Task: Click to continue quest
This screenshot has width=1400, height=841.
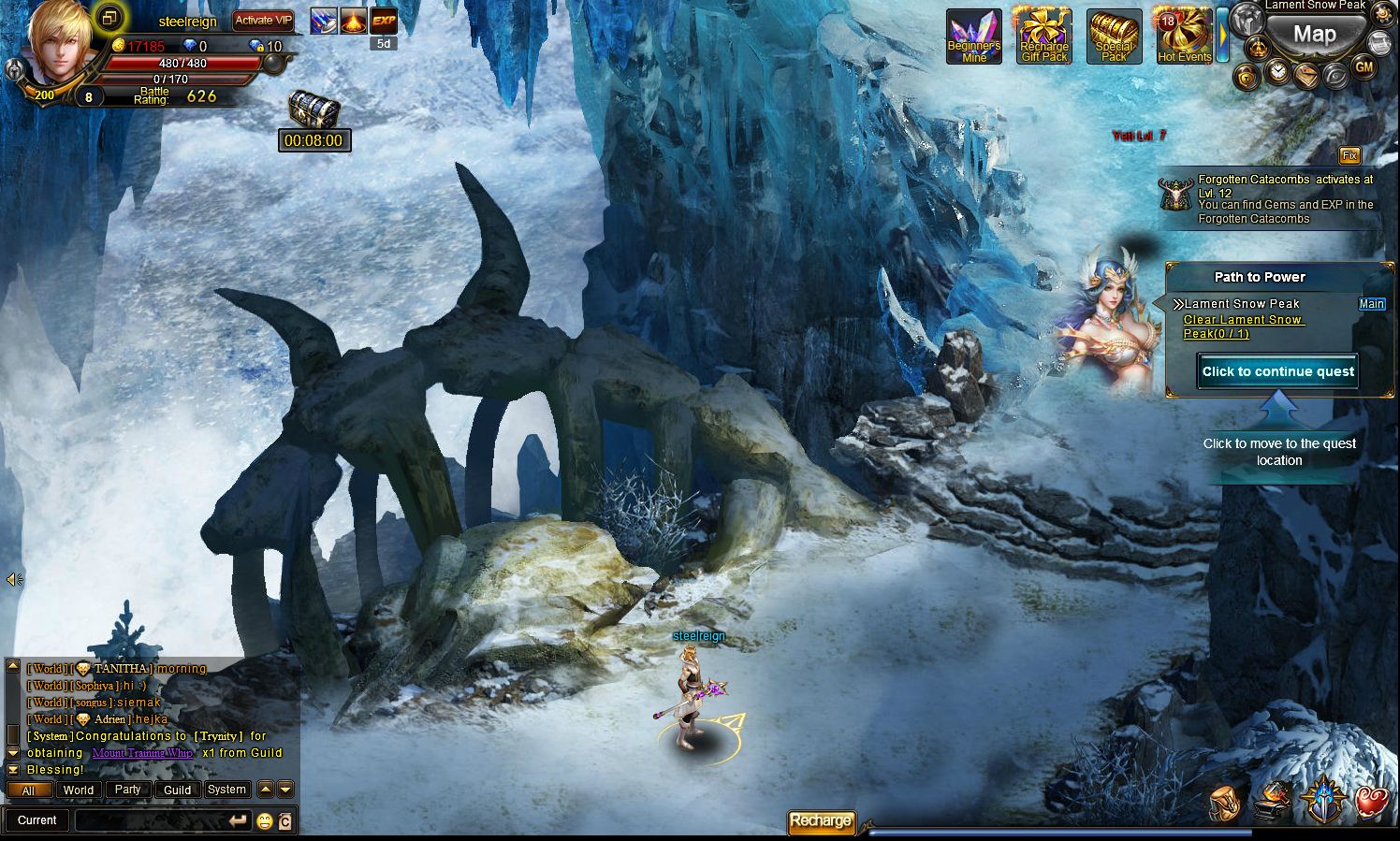Action: pos(1277,371)
